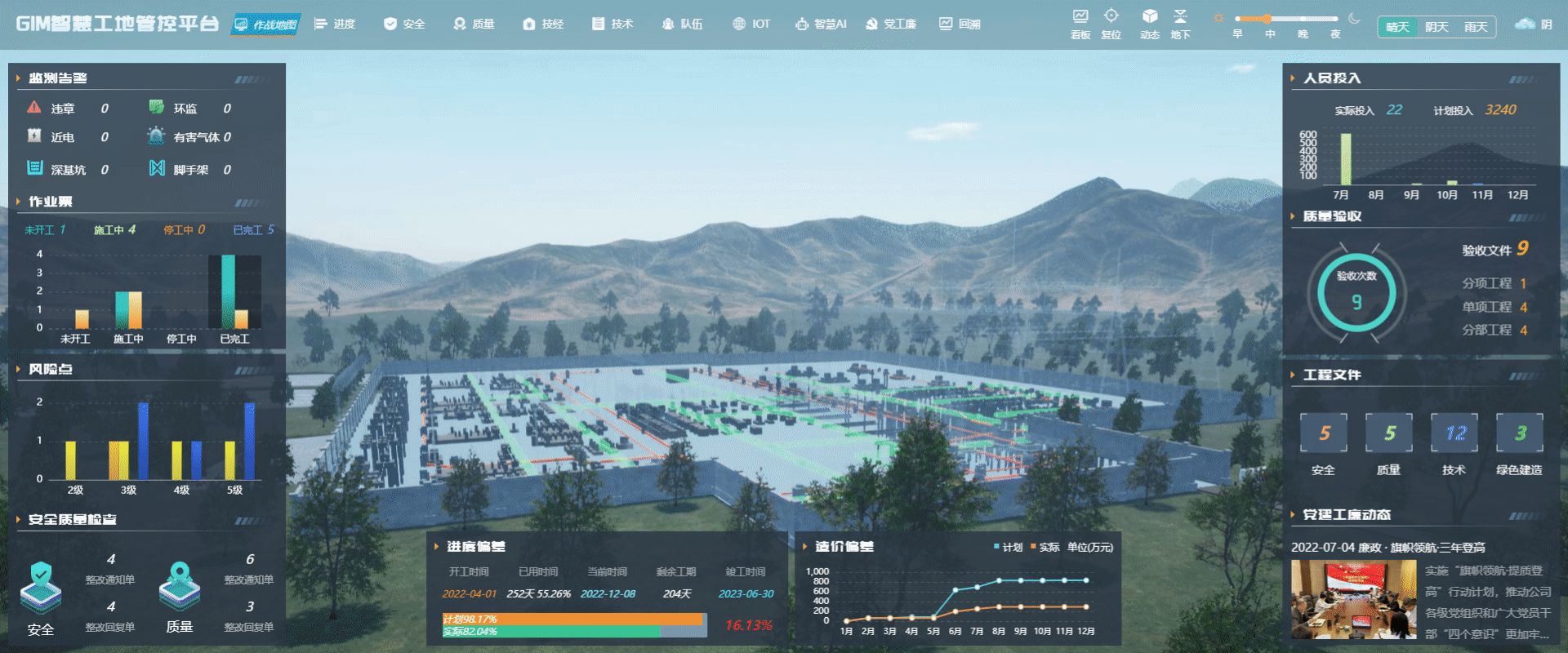Screen dimensions: 1568x653
Task: Activate the 动态 cube button
Action: click(x=1150, y=24)
